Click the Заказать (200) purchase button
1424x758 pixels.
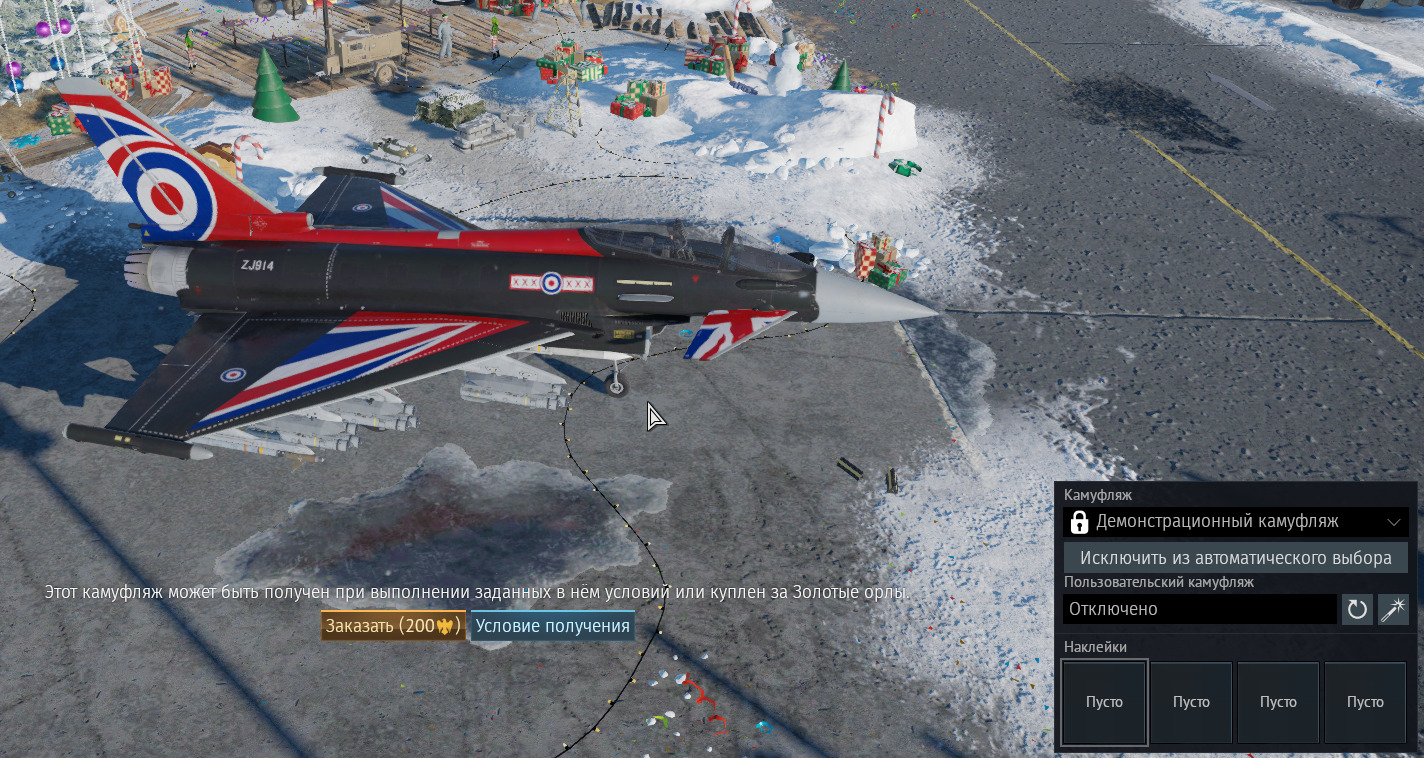pos(392,625)
